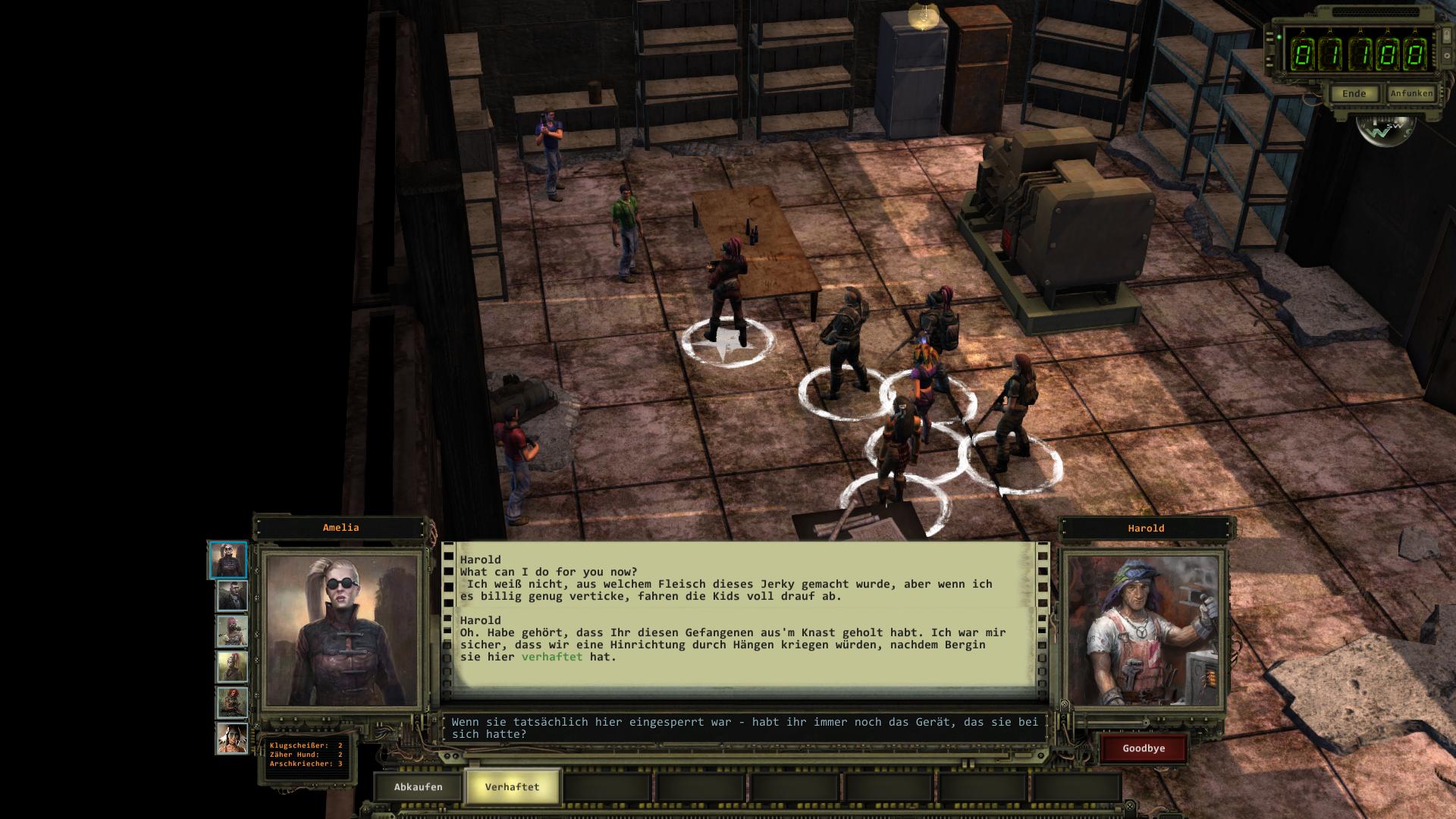Select Amelia's small portrait with blue border

(228, 560)
